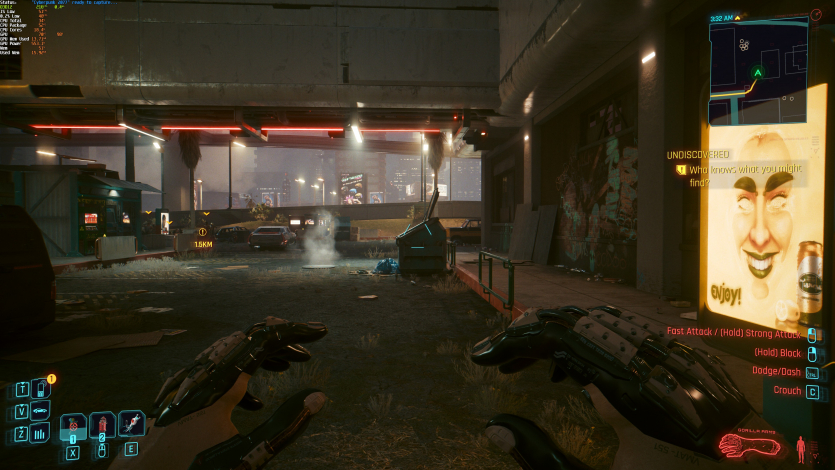Open the phone from its HUD icon
Viewport: 835px width, 470px height.
(41, 388)
